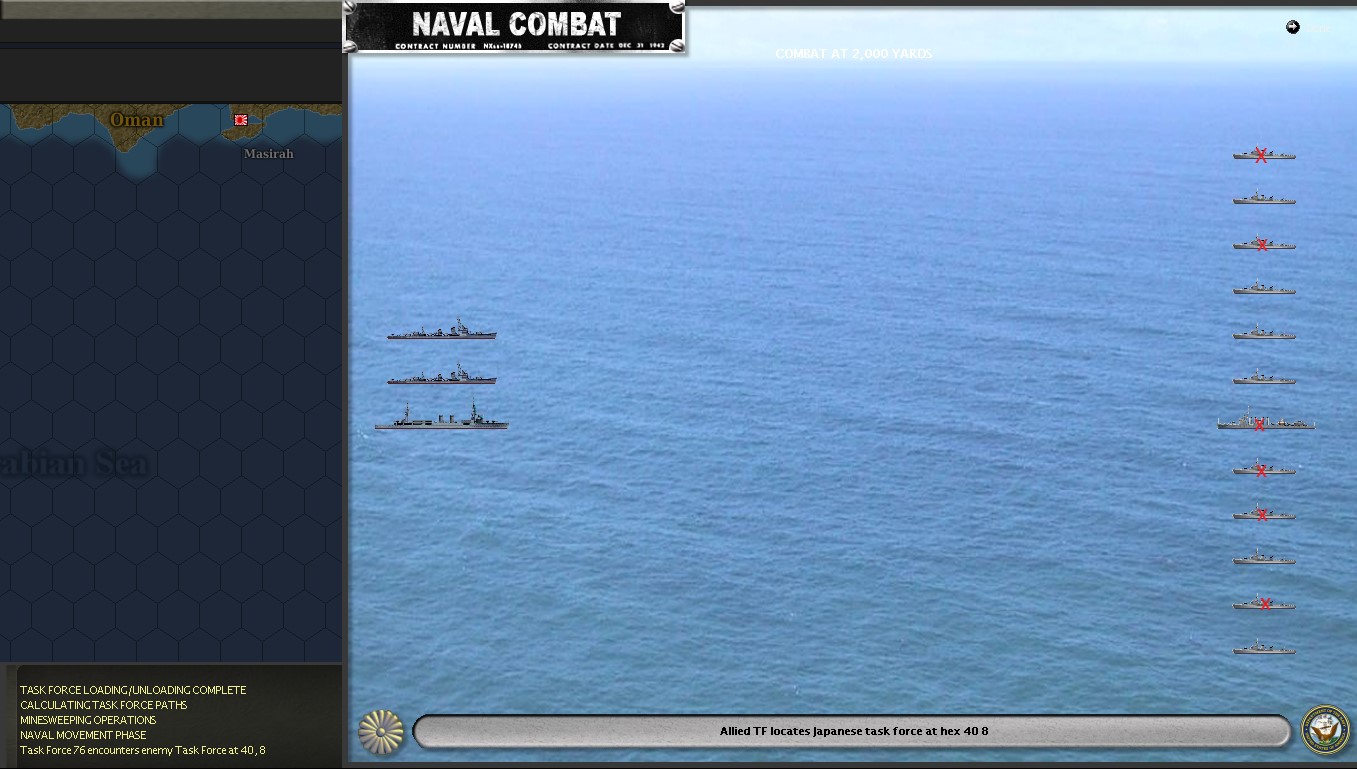This screenshot has width=1357, height=769.
Task: Click the bottom Allied light cruiser
Action: 440,421
